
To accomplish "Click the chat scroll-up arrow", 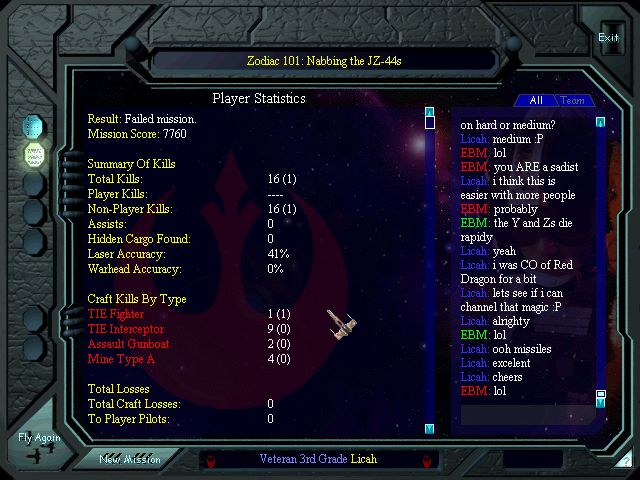I will (x=600, y=122).
